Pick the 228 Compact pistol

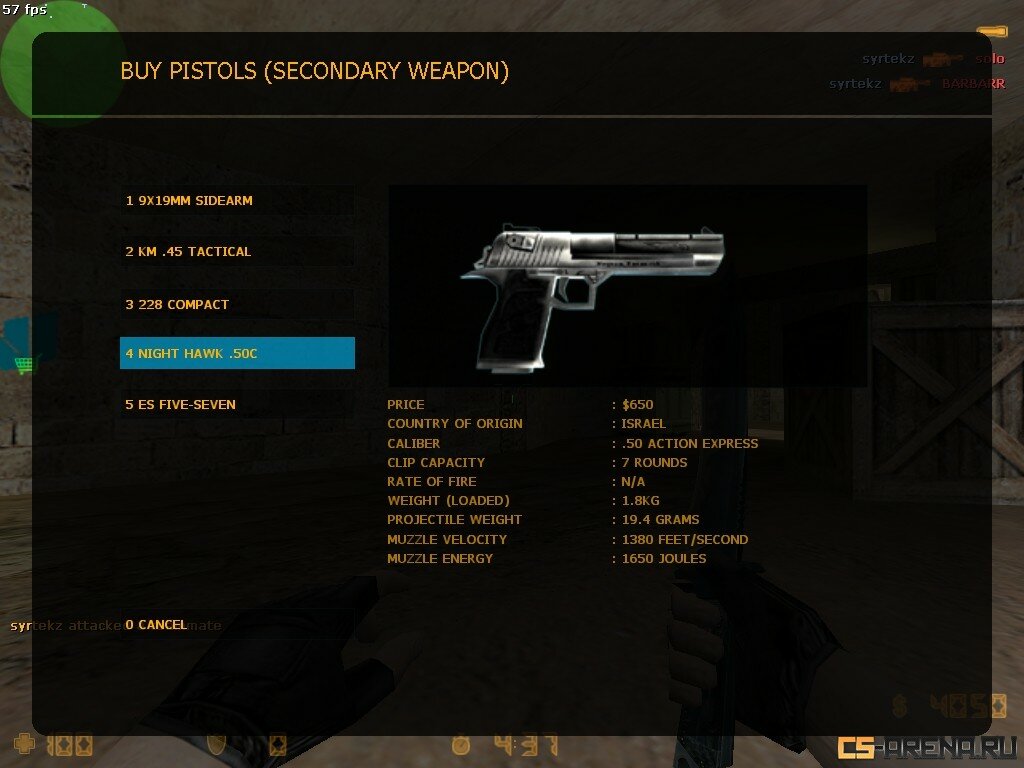point(237,304)
